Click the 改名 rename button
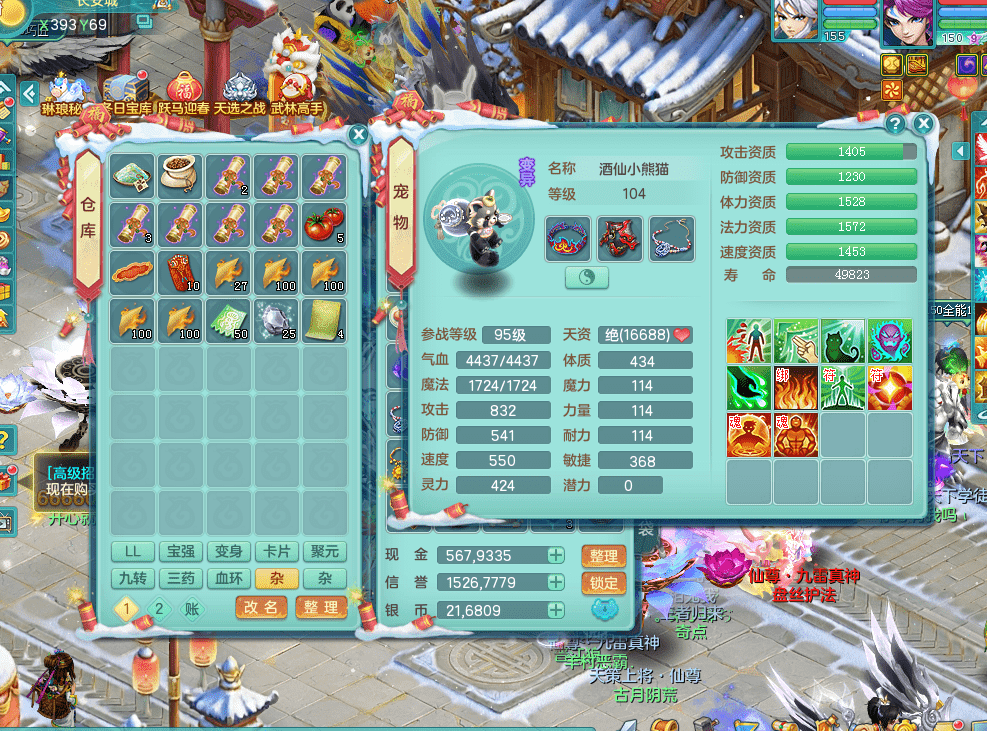Image resolution: width=987 pixels, height=731 pixels. point(261,607)
